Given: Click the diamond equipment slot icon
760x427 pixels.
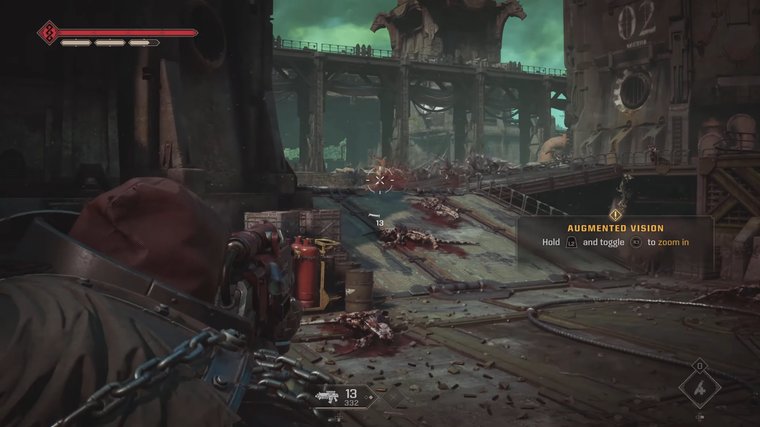Looking at the screenshot, I should click(700, 388).
